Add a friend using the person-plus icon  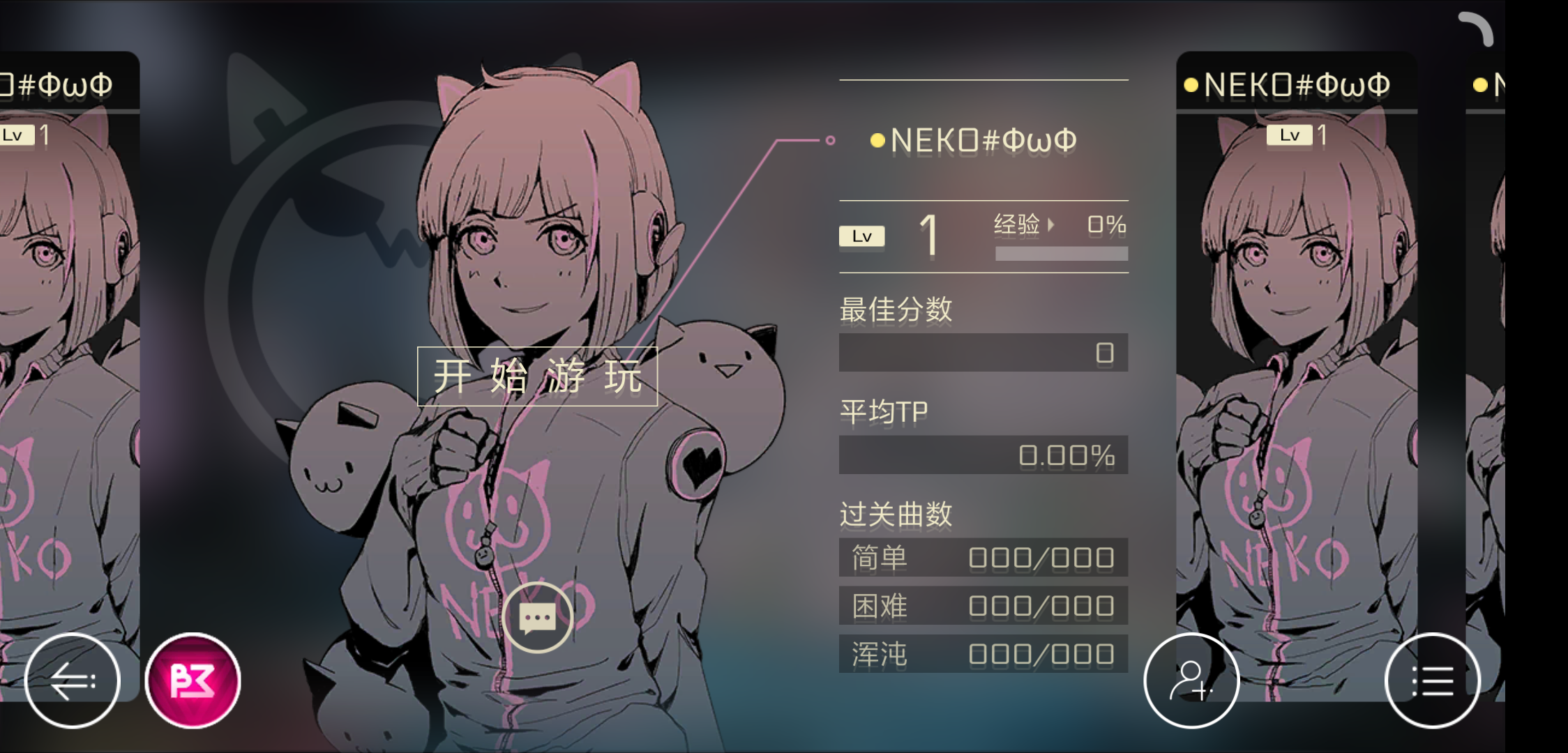1192,681
